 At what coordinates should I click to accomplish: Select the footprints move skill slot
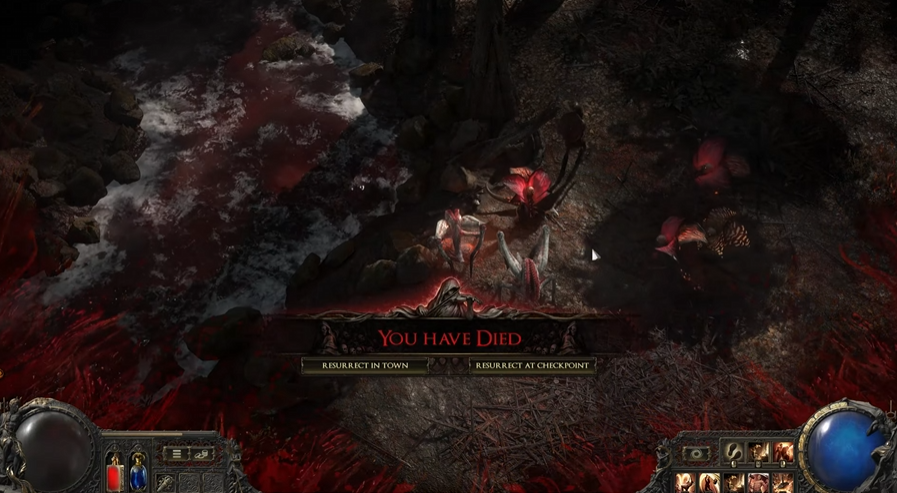734,453
